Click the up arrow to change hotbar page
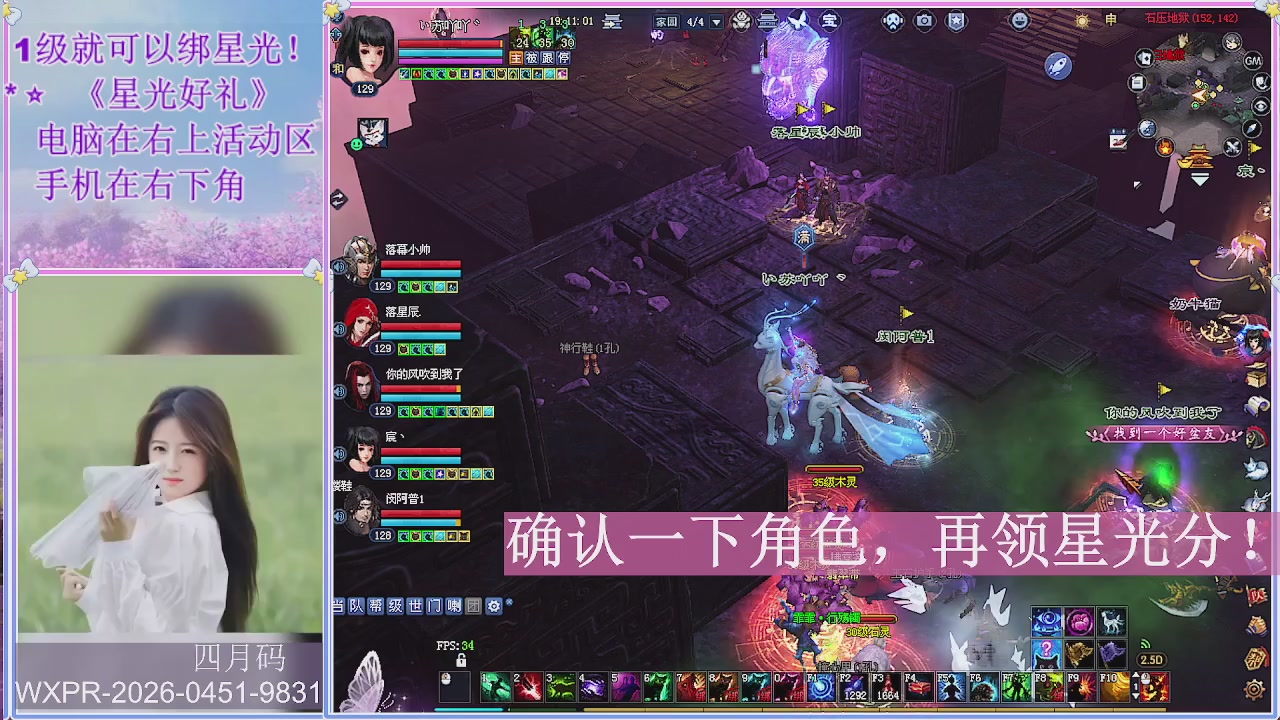The image size is (1280, 720). pos(1137,675)
